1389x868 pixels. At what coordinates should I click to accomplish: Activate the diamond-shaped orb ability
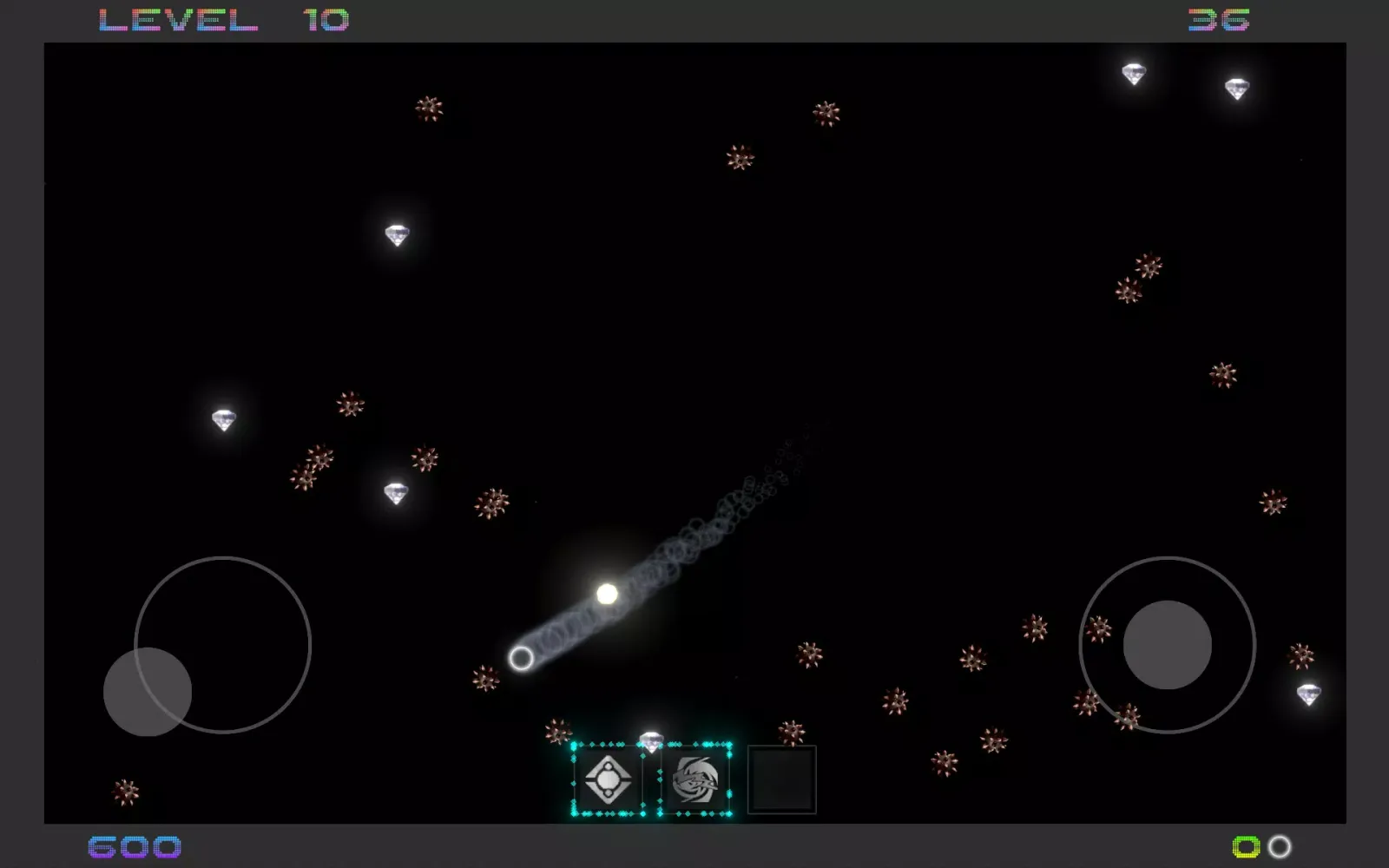click(608, 779)
